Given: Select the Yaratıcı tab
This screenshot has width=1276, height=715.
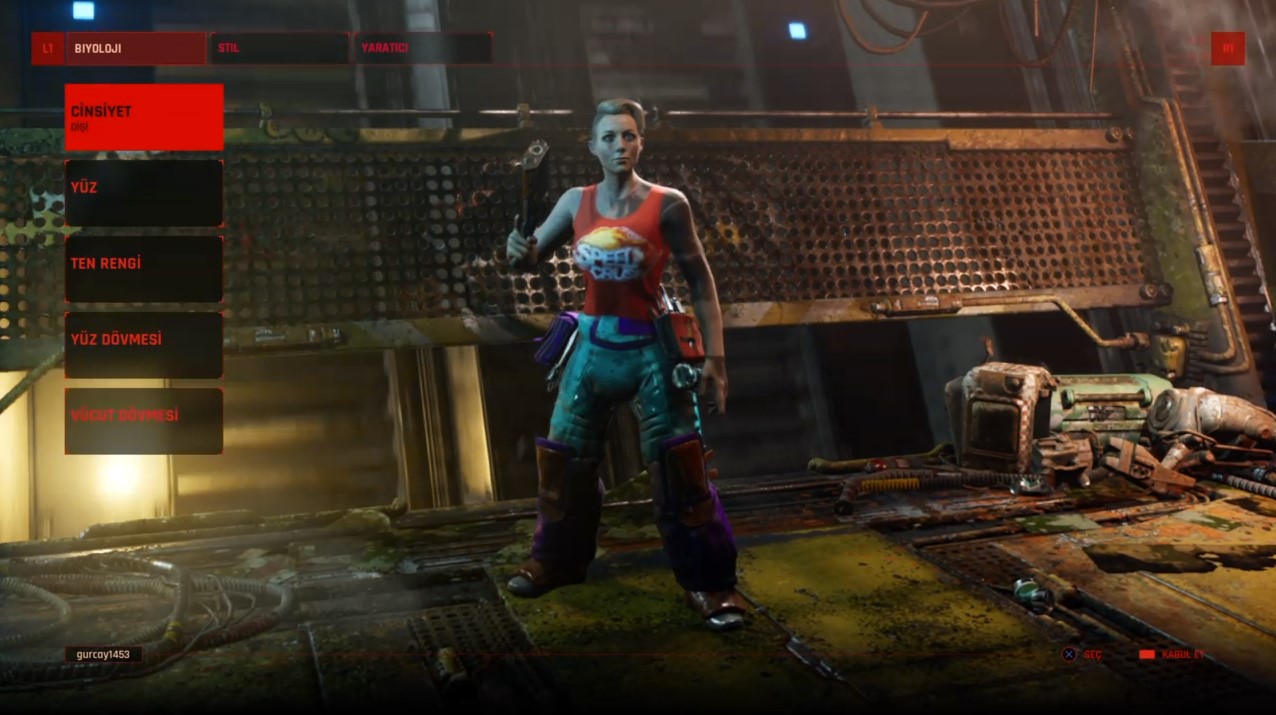Looking at the screenshot, I should [x=422, y=48].
